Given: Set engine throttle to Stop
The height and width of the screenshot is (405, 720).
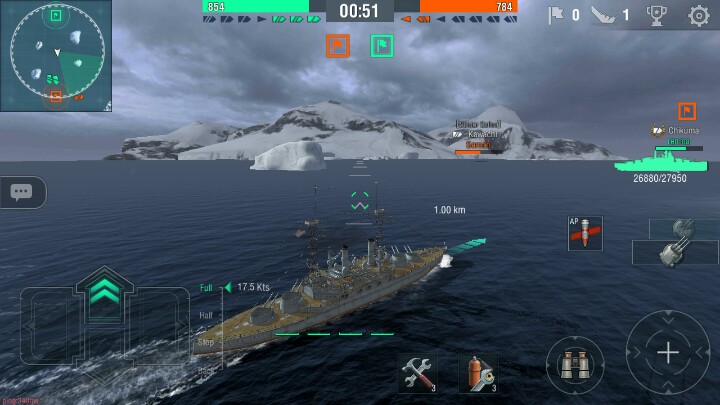Looking at the screenshot, I should point(207,342).
